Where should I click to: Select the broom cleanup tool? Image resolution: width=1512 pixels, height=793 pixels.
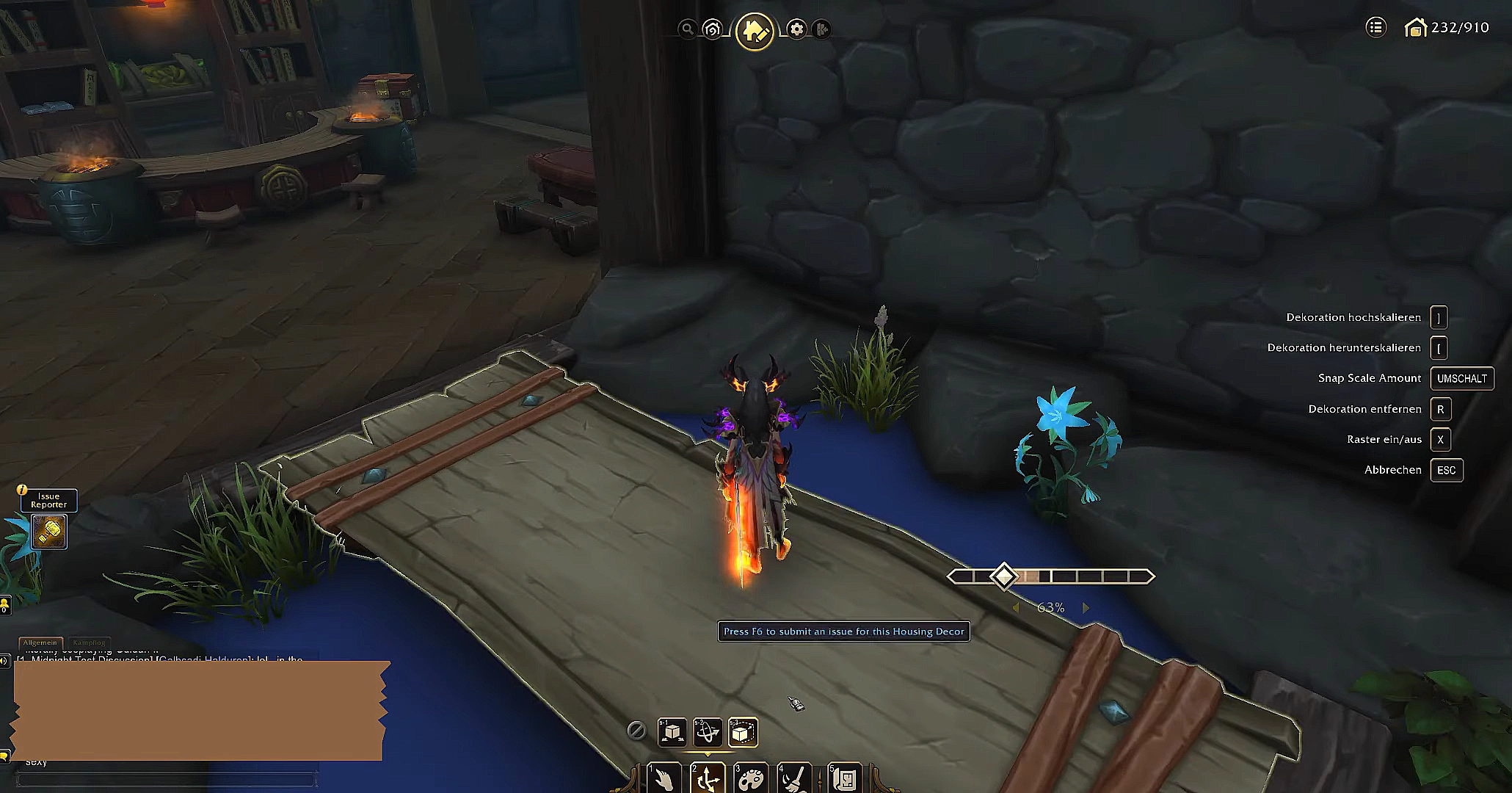(794, 778)
